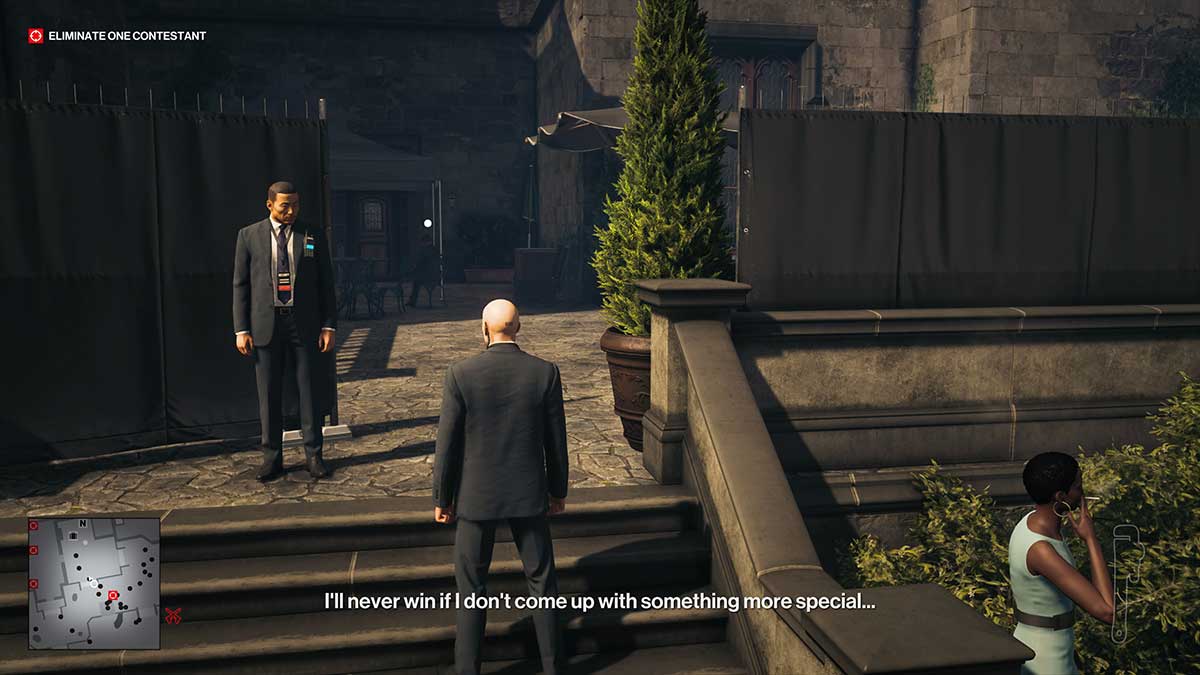Click the red crossed-guns icon beside the minimap
This screenshot has width=1200, height=675.
173,616
